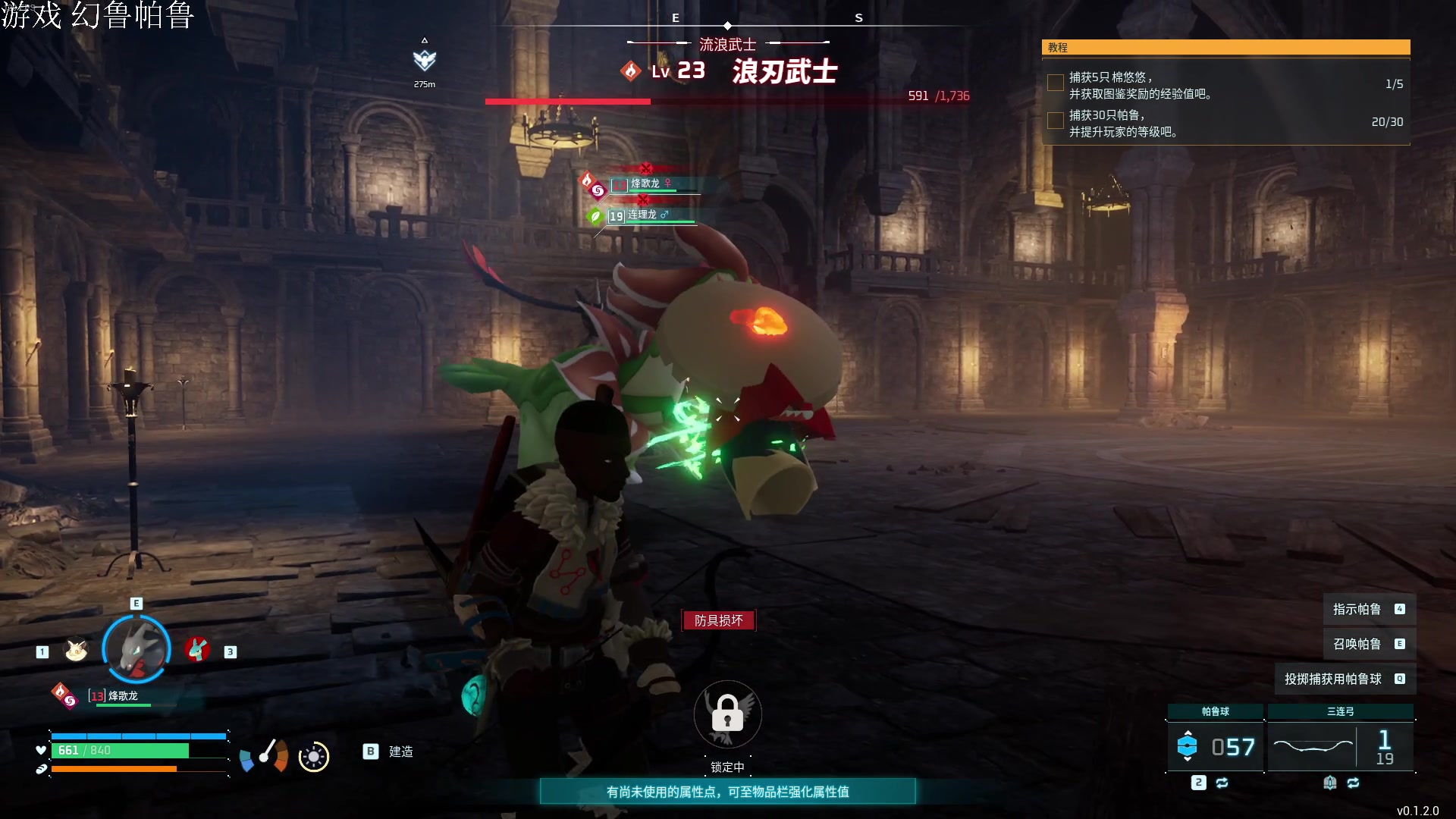Click the compass waypoint marker at 275m
1456x819 pixels.
425,60
